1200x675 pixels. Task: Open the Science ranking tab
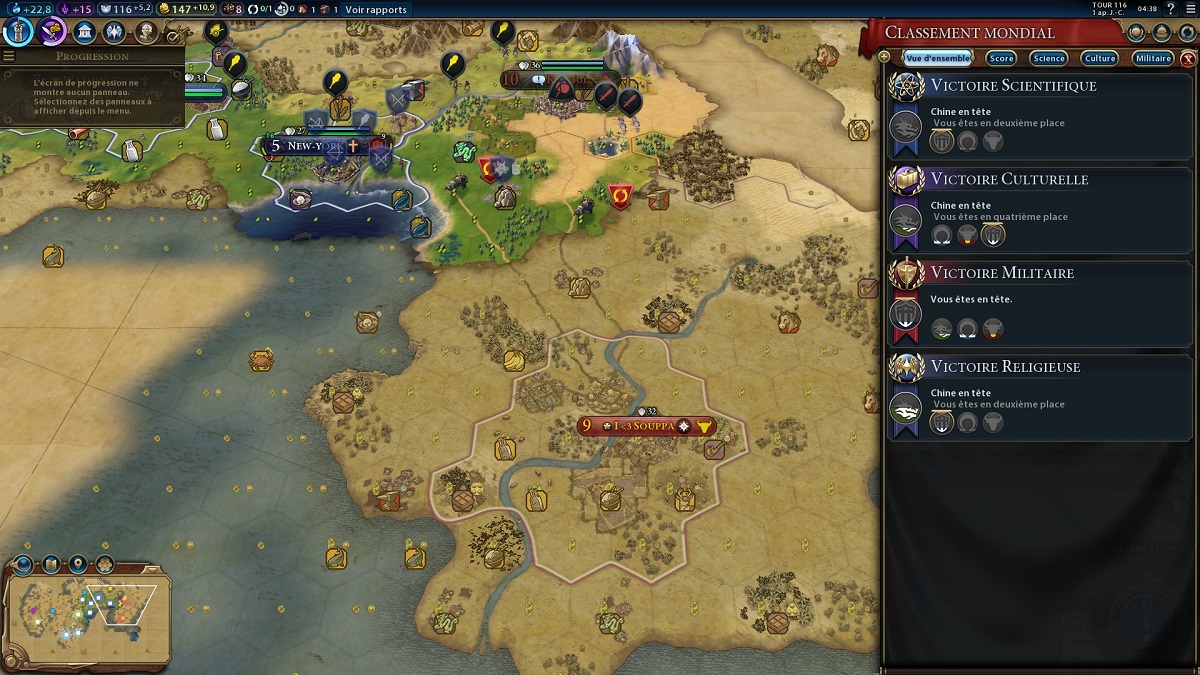(1049, 59)
